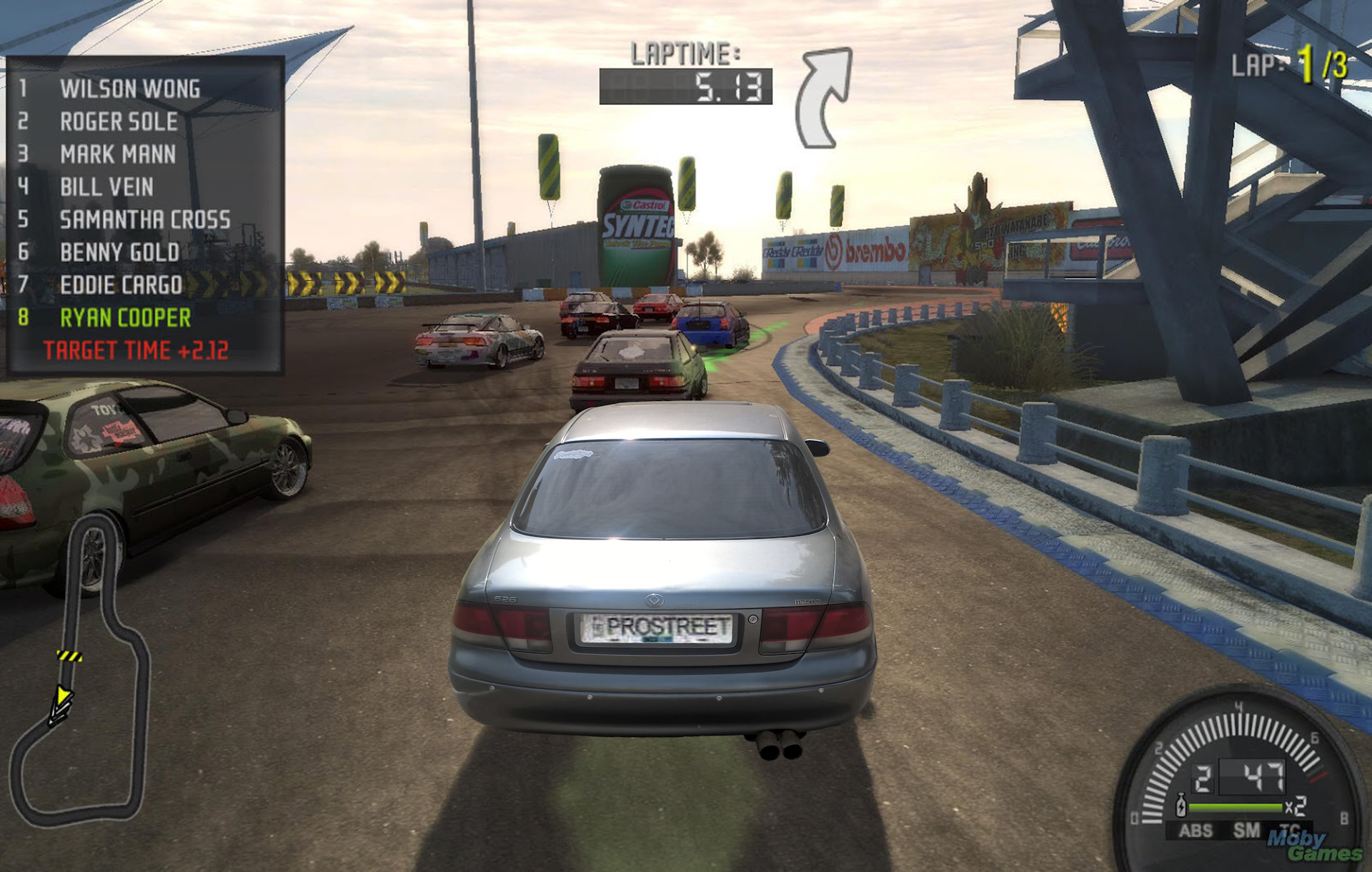Select Wilson Wong in the standings
1372x872 pixels.
click(129, 89)
